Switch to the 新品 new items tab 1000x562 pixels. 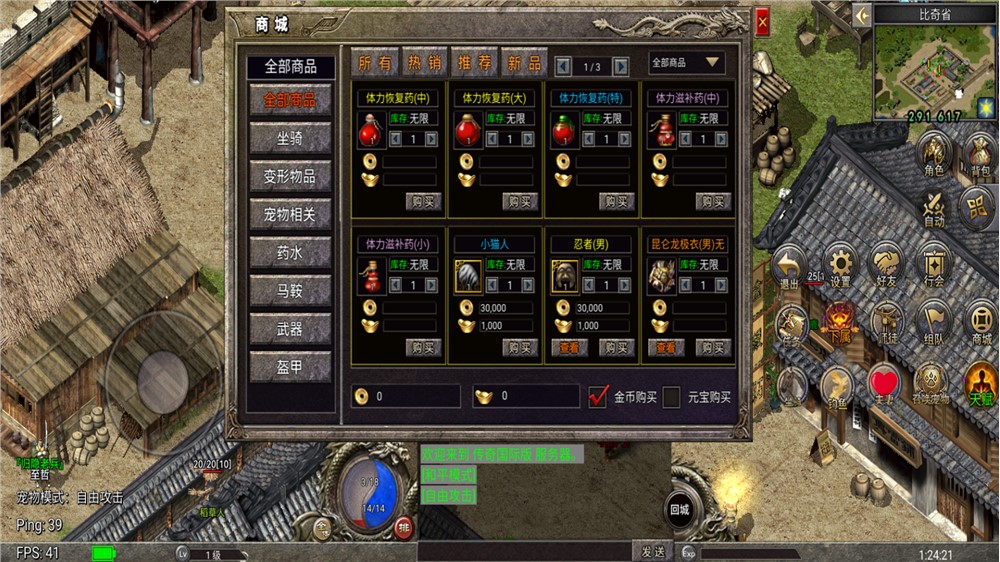click(525, 64)
